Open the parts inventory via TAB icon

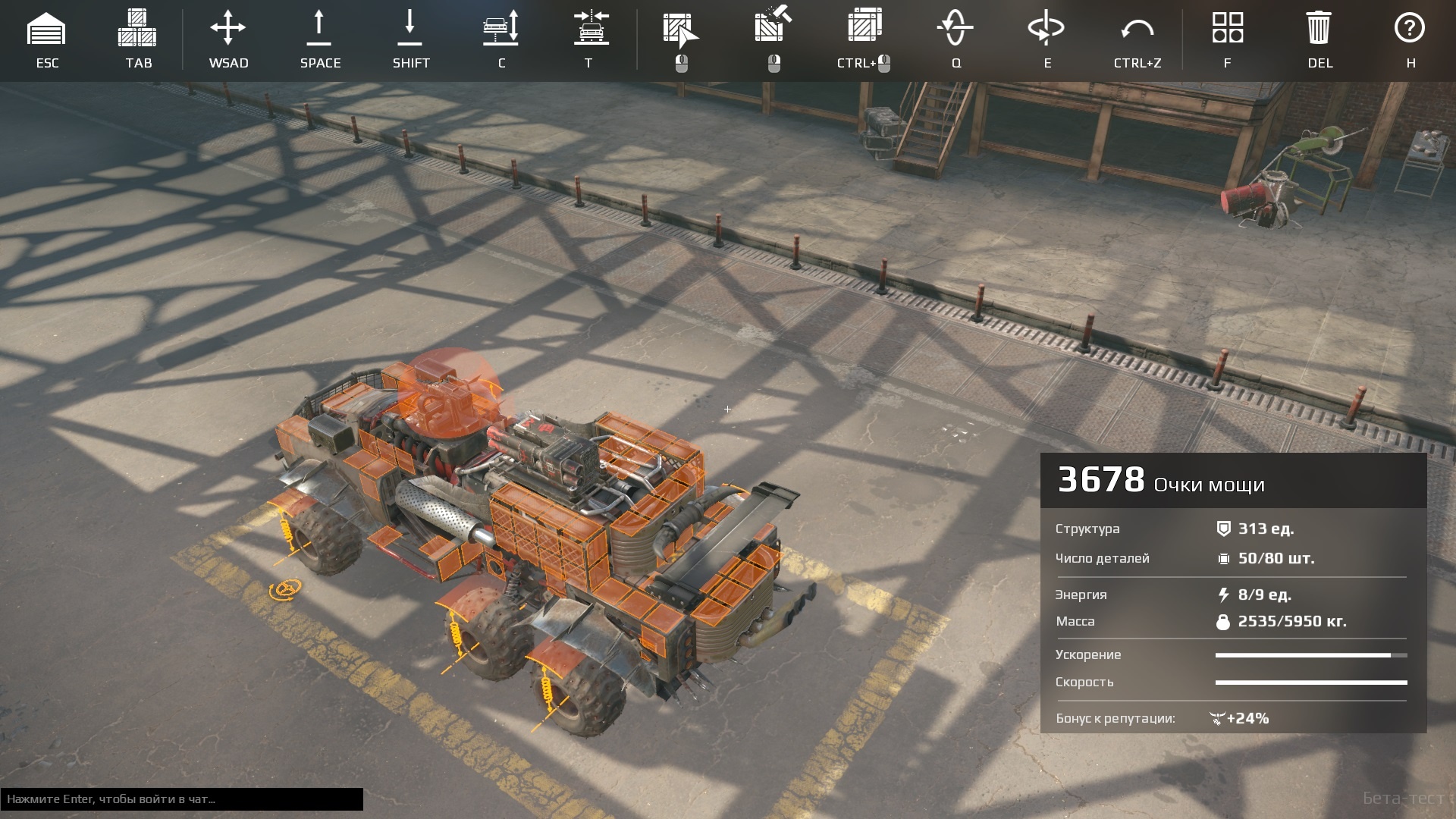tap(136, 30)
